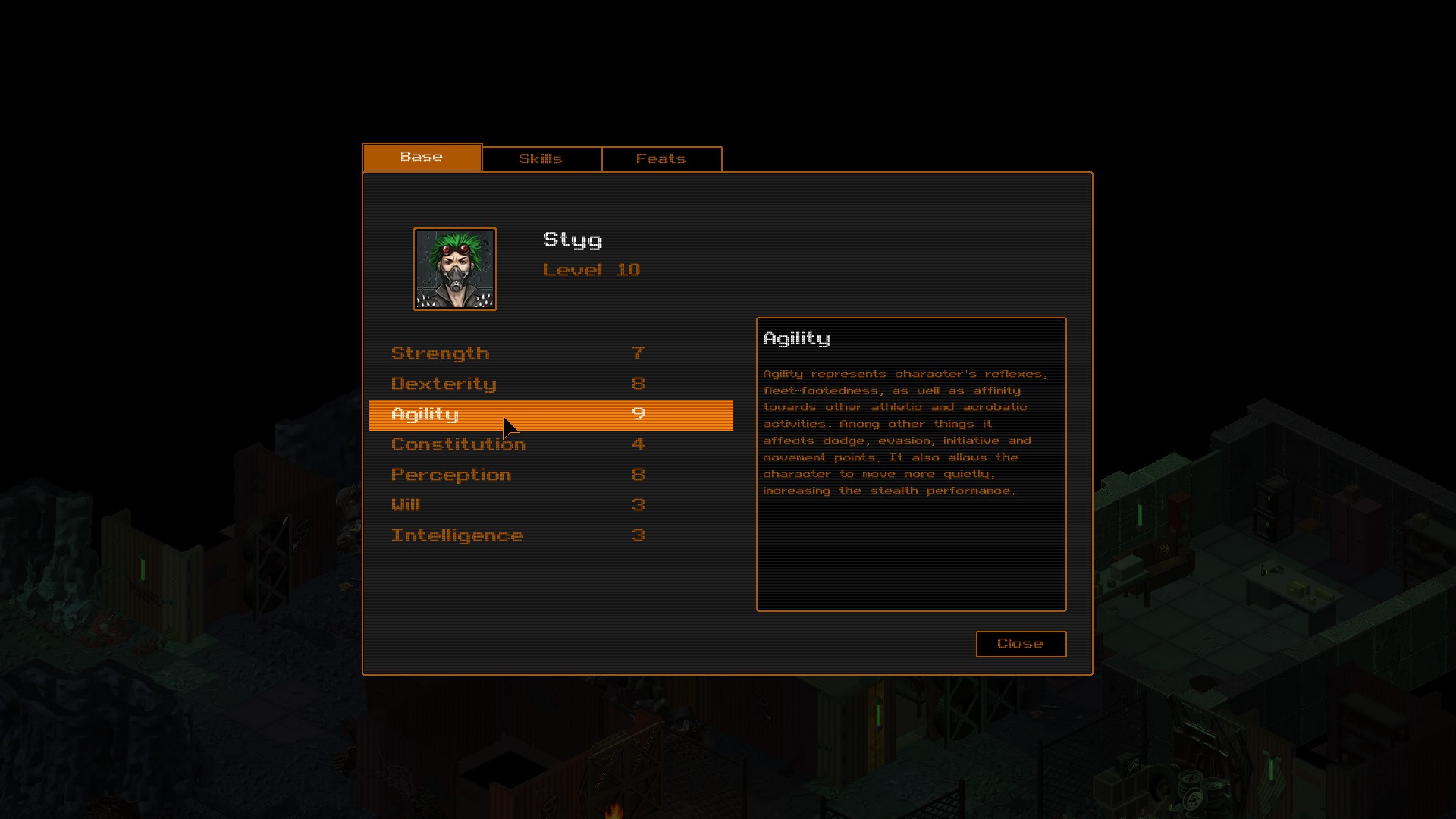Click the Agility value of 9
Image resolution: width=1456 pixels, height=819 pixels.
(639, 415)
